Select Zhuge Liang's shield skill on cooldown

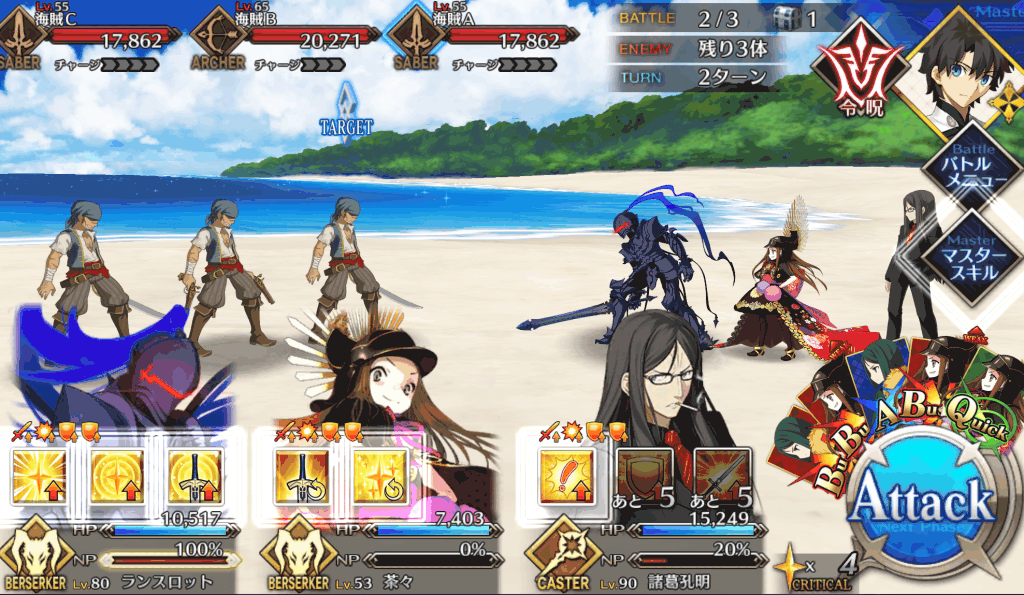pyautogui.click(x=642, y=476)
